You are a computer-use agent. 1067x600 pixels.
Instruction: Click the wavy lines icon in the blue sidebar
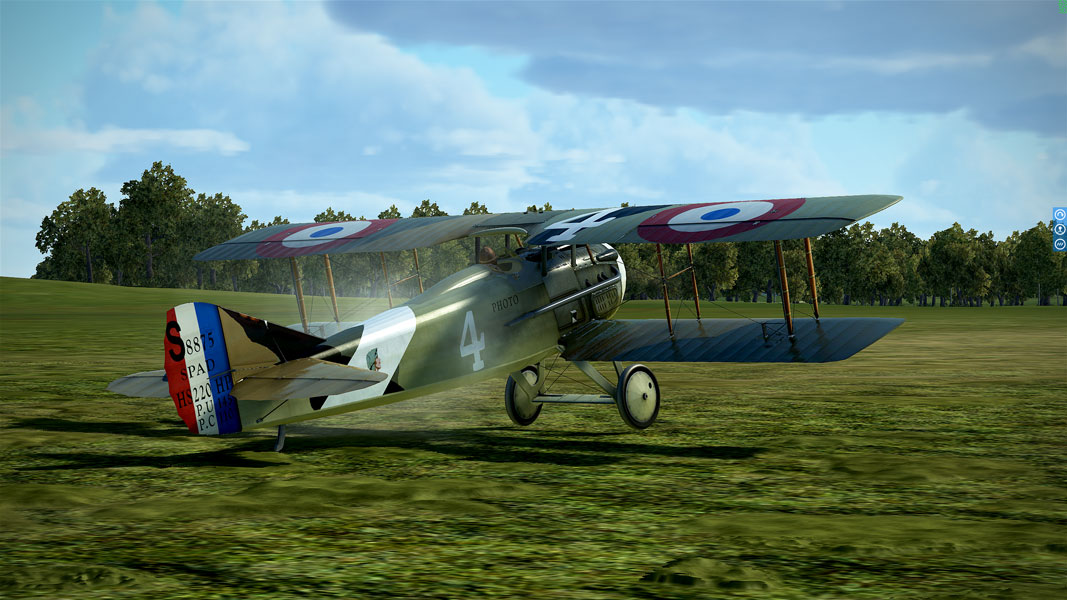[1059, 244]
